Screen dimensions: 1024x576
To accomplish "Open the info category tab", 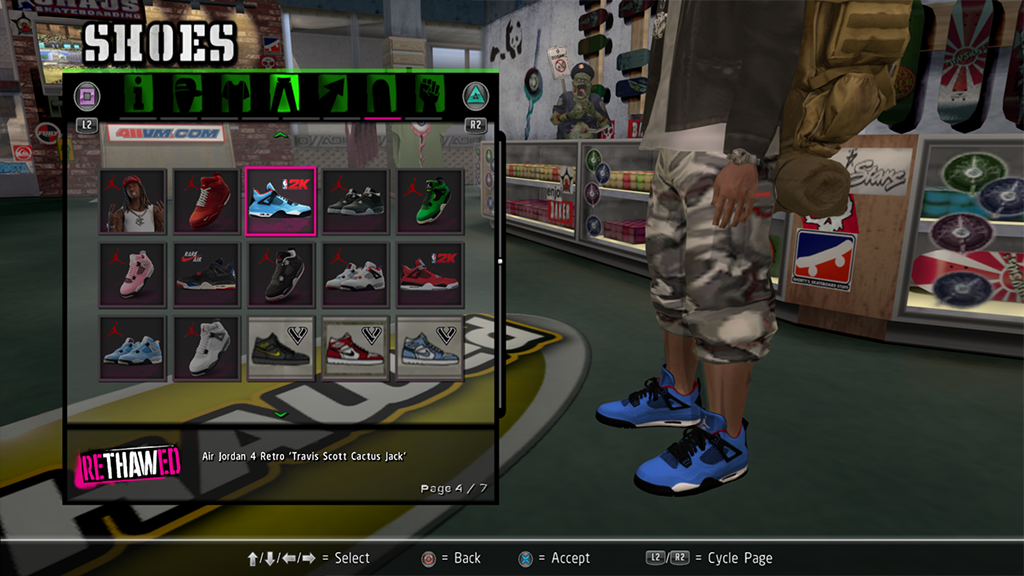I will coord(138,96).
